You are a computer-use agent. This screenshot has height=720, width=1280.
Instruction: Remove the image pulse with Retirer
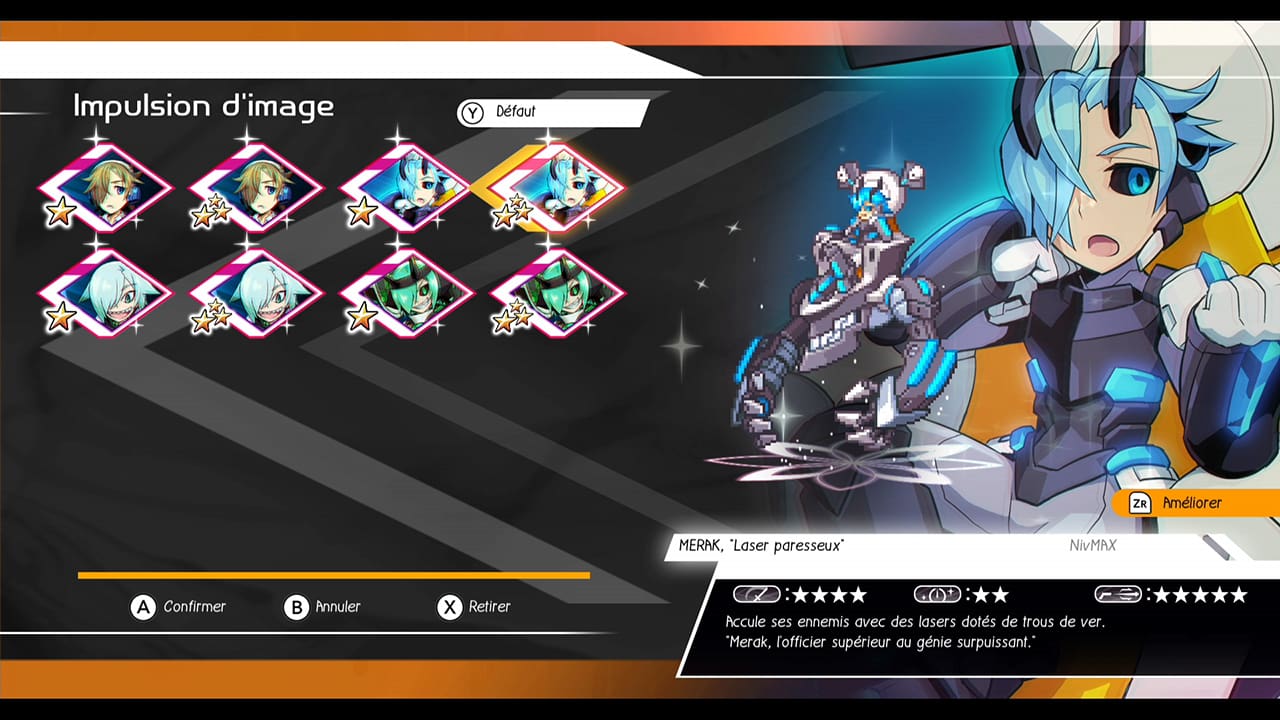(476, 607)
